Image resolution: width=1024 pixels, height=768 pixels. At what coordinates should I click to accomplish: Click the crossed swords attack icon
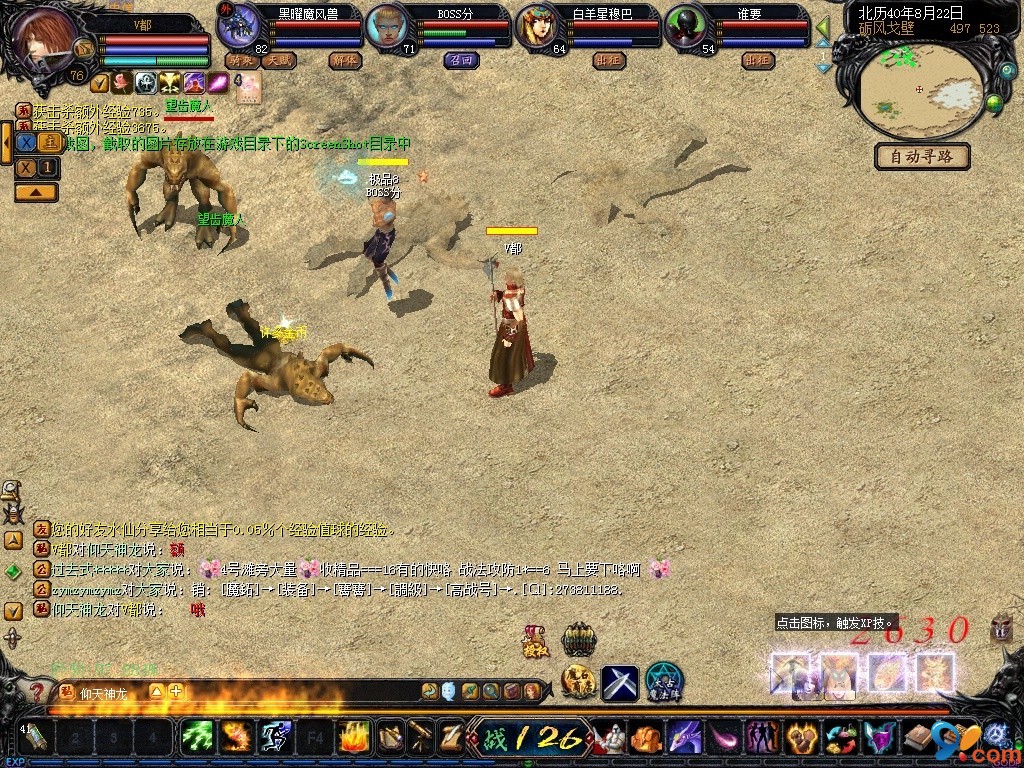tap(619, 683)
